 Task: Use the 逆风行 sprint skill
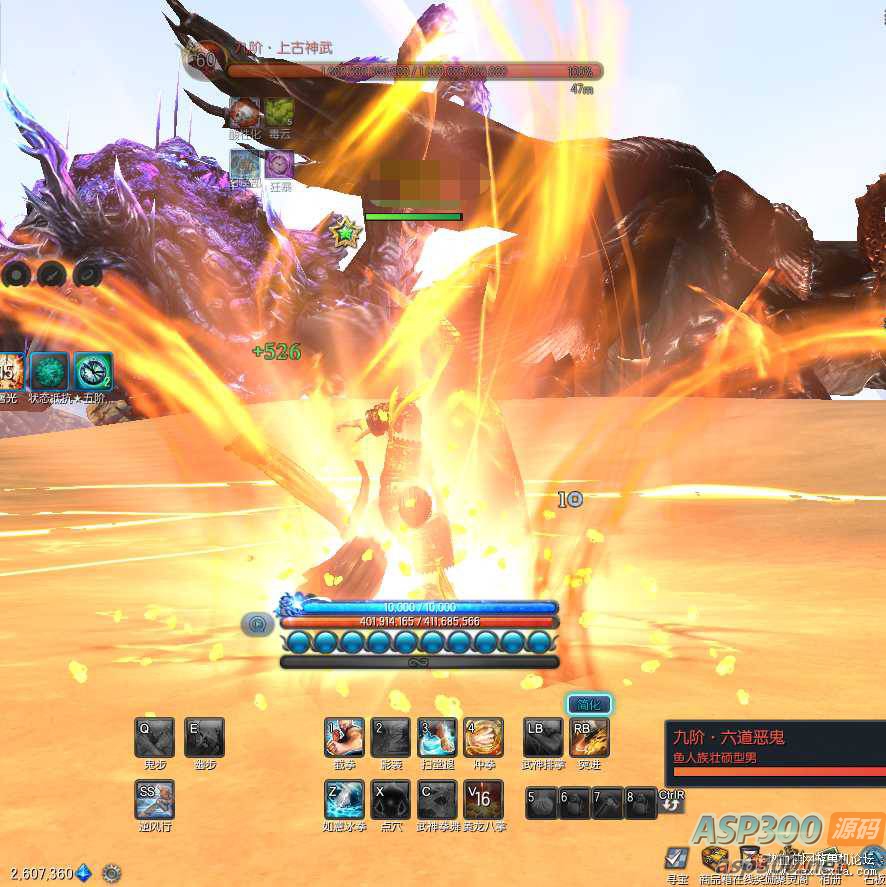[x=154, y=800]
